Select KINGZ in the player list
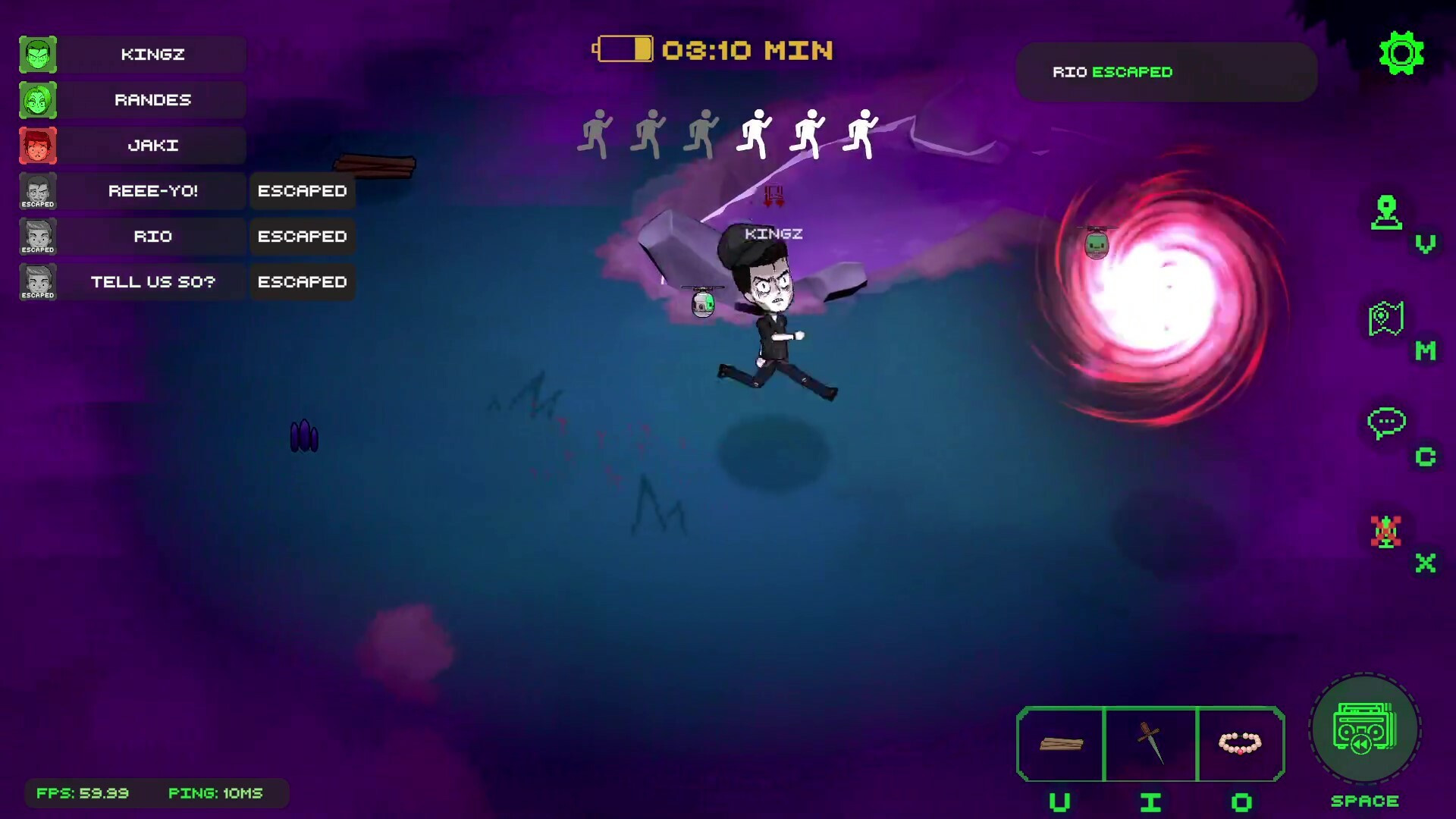Viewport: 1456px width, 819px height. coord(152,55)
